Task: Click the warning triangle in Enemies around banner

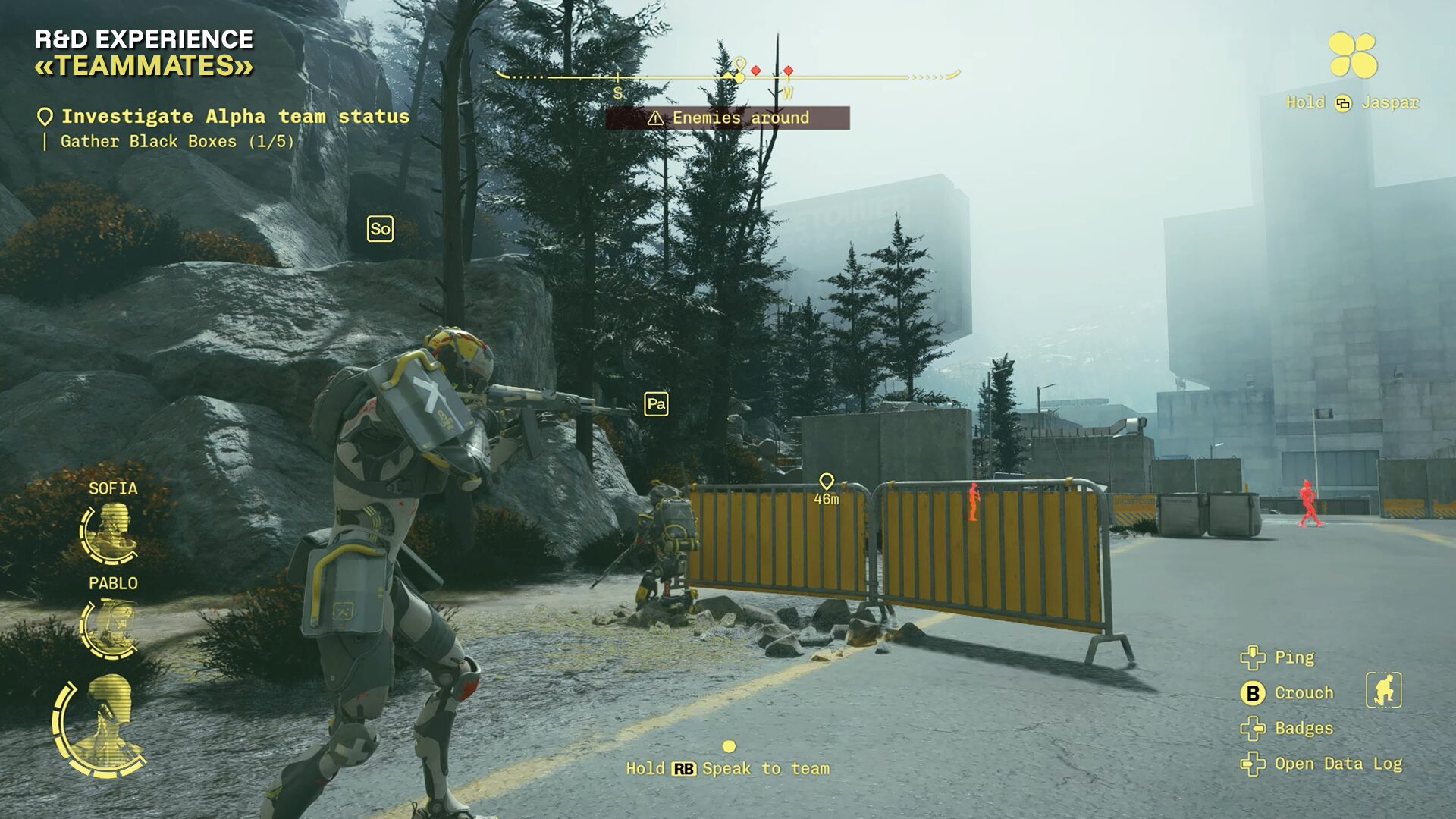Action: pos(654,118)
